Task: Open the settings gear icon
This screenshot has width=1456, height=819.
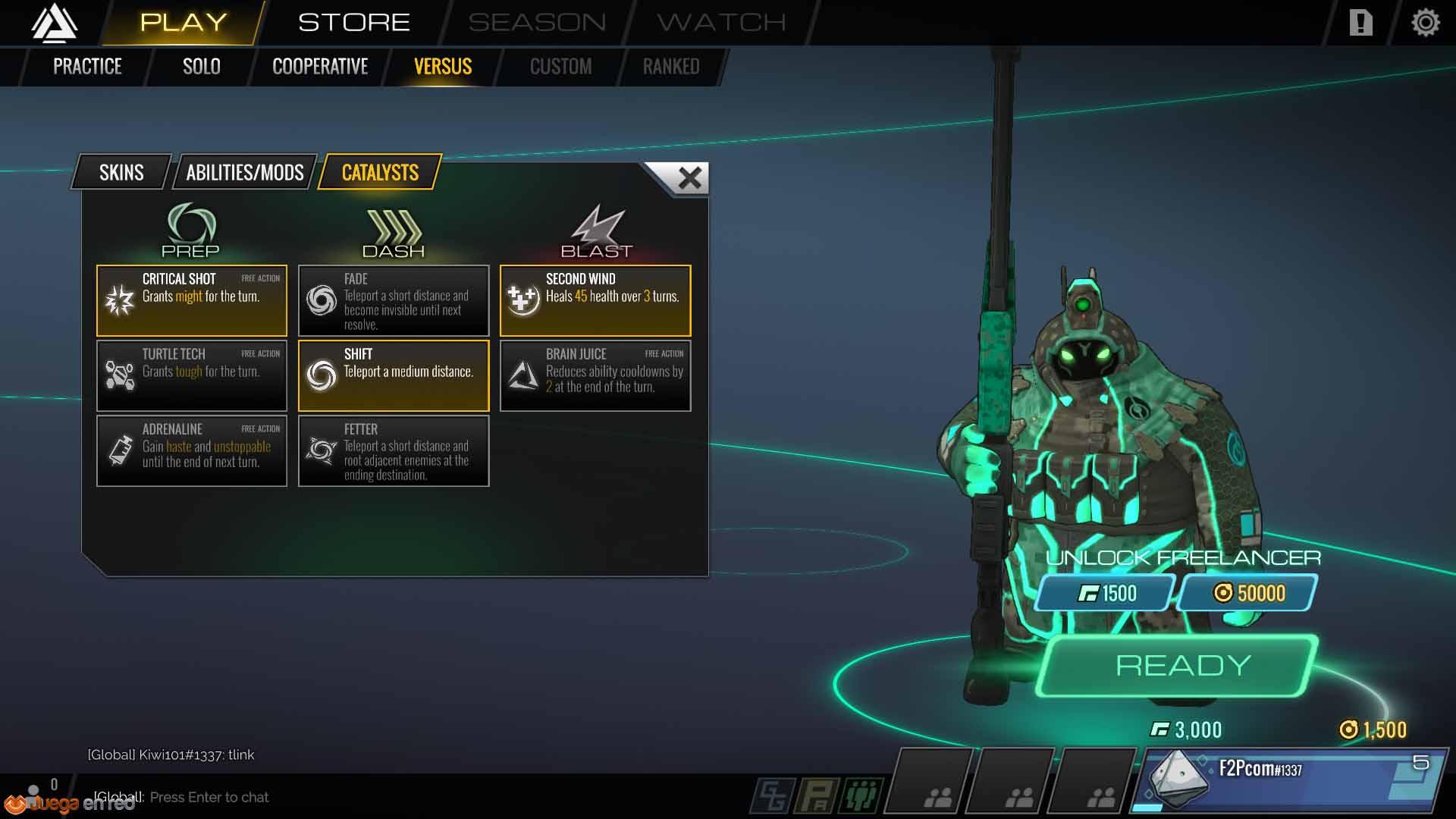Action: 1425,23
